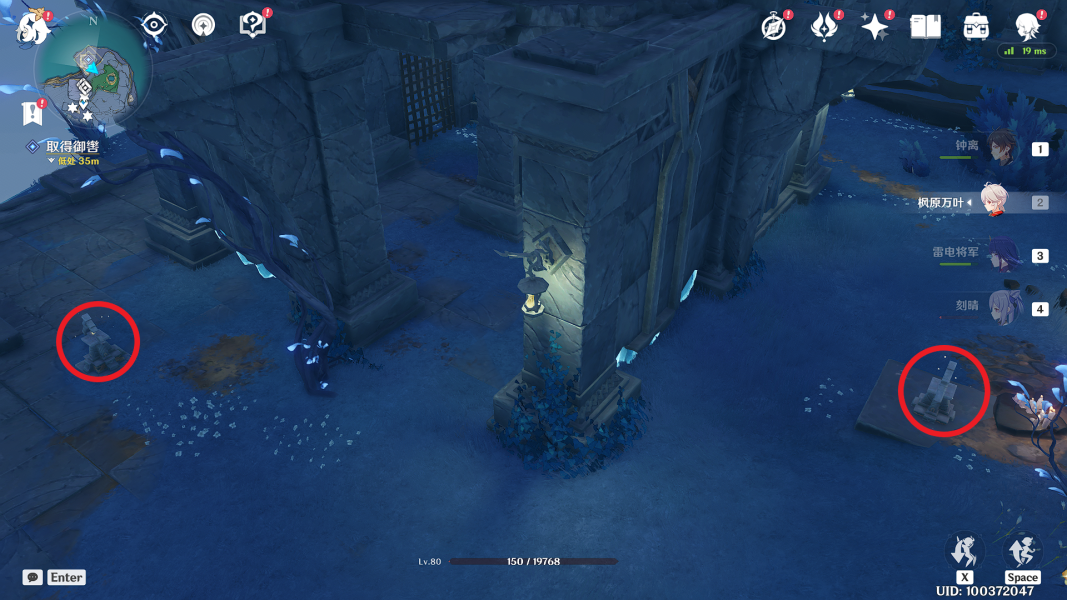1067x600 pixels.
Task: Open the Paimon main menu
Action: (x=32, y=28)
